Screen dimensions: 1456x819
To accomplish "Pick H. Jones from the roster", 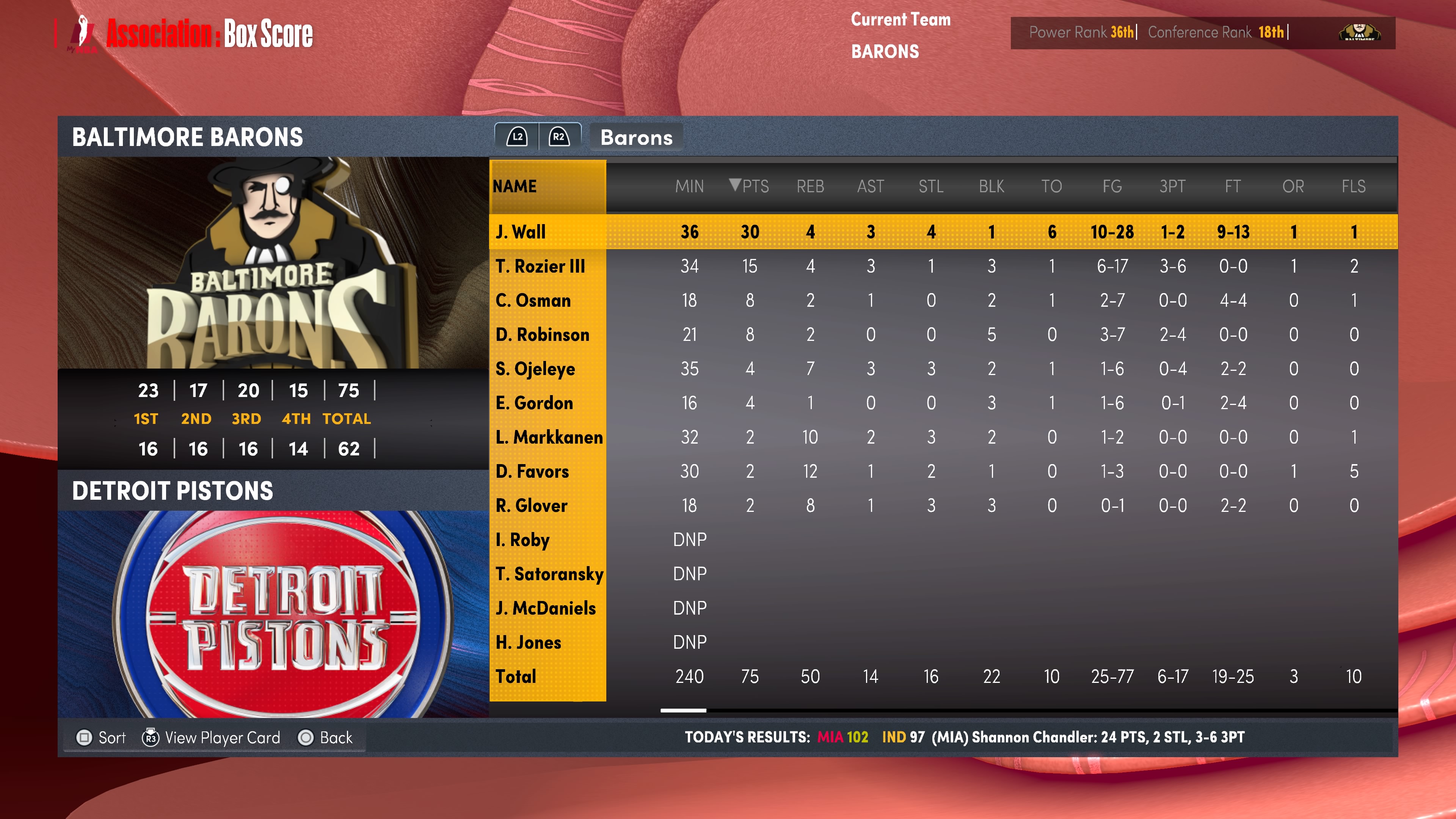I will point(528,642).
